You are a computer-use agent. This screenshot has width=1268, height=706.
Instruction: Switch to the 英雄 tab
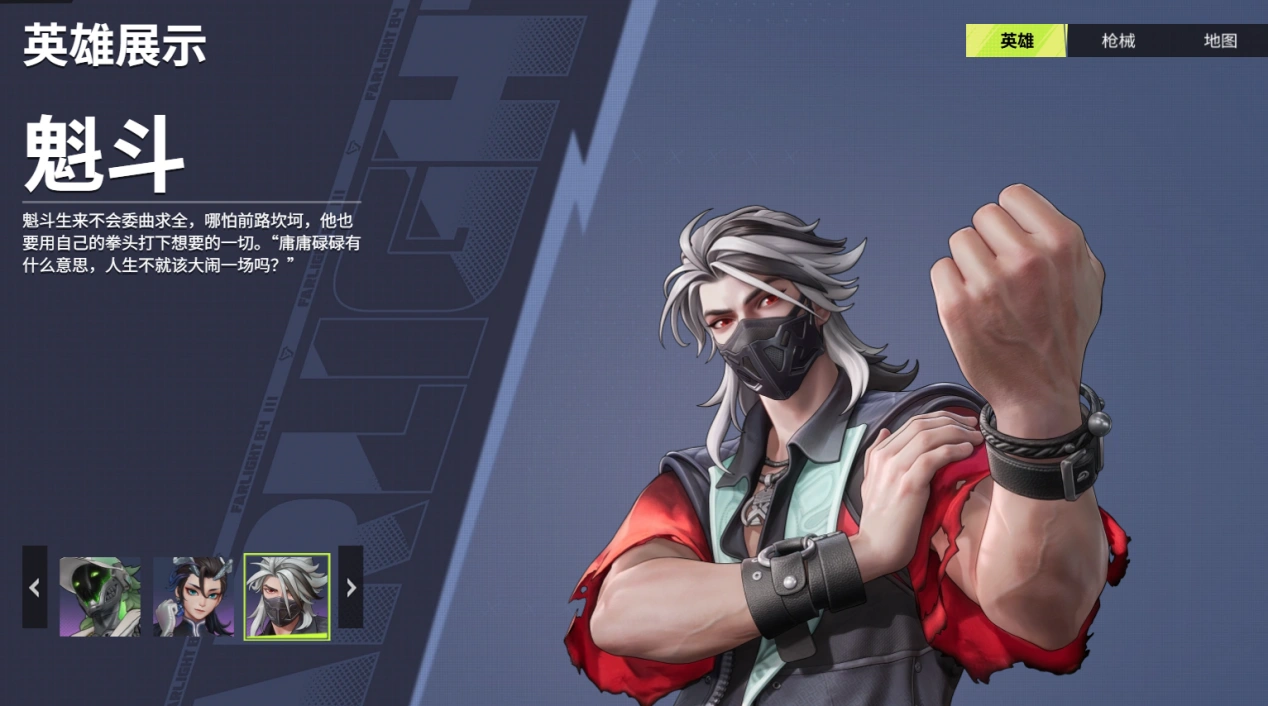(1016, 41)
